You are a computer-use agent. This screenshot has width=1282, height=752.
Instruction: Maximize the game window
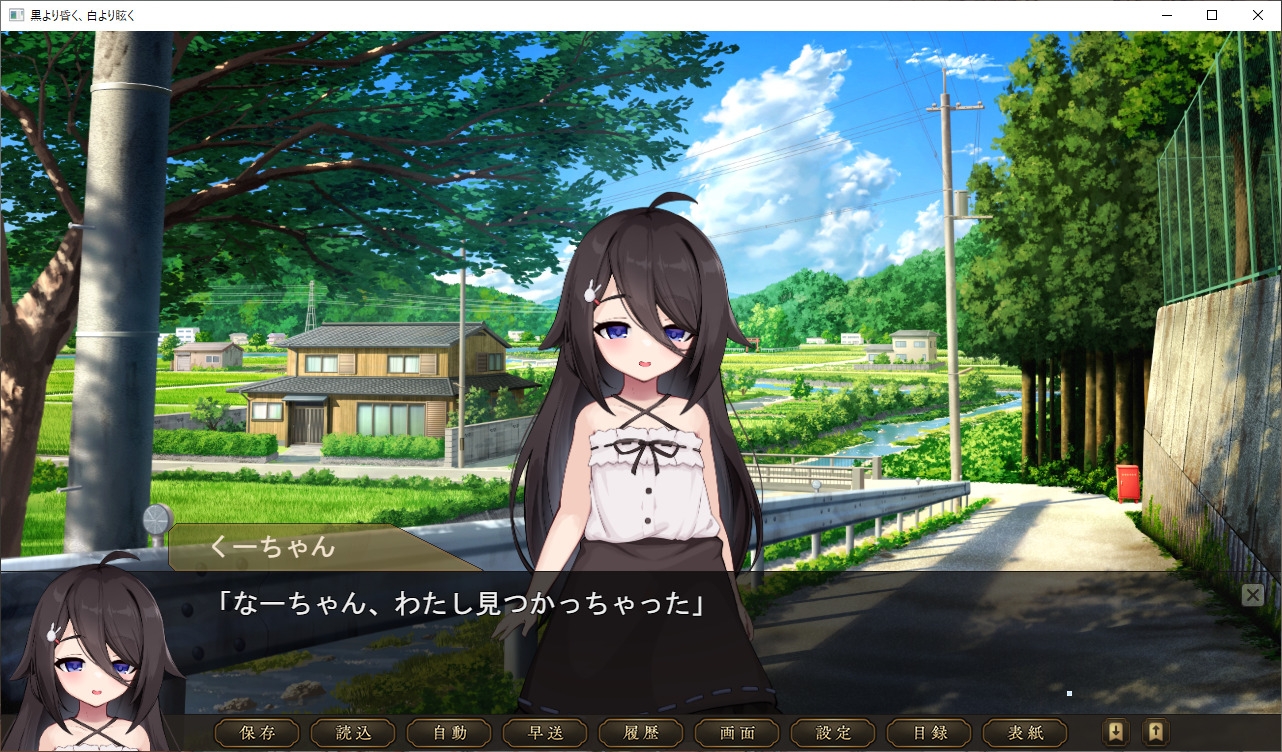pyautogui.click(x=1212, y=15)
